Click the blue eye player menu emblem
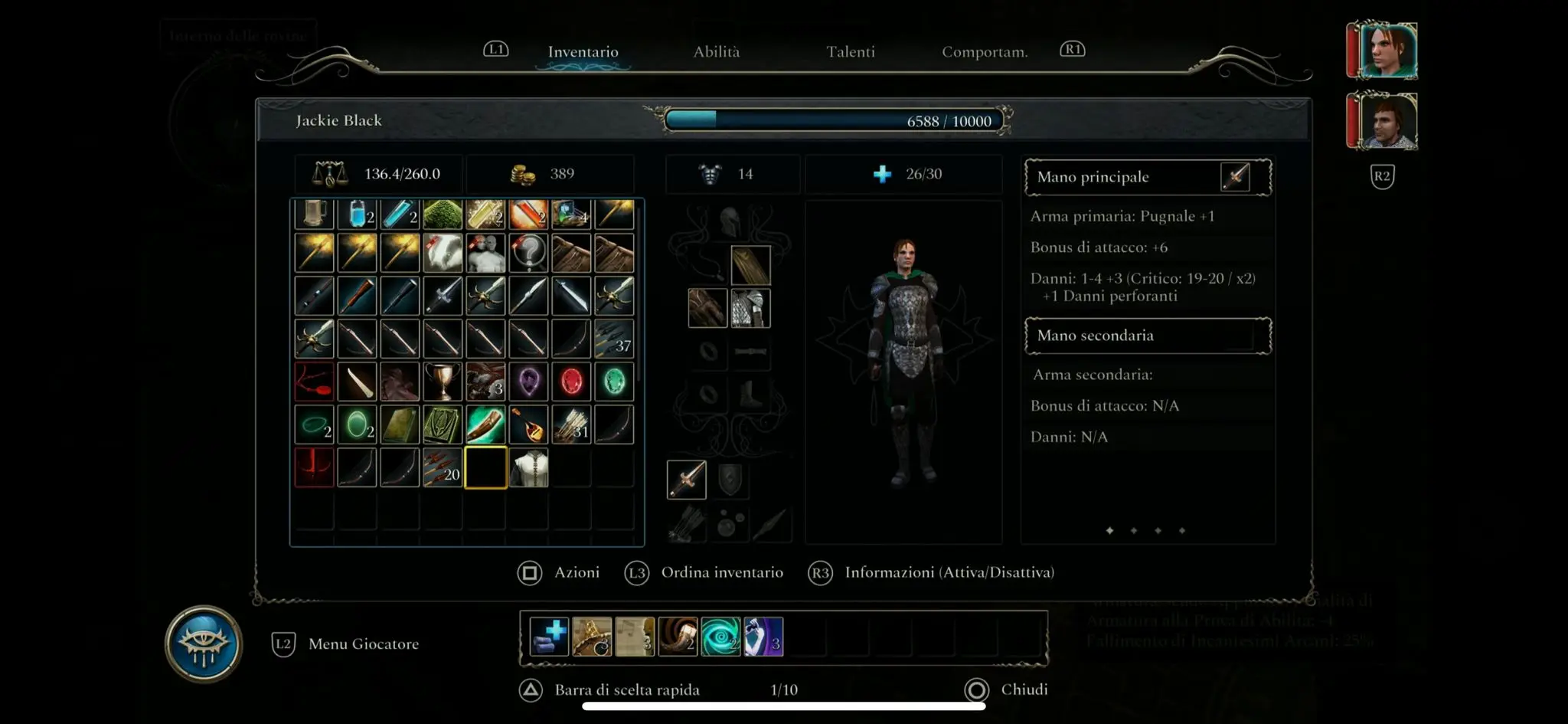 (x=204, y=644)
